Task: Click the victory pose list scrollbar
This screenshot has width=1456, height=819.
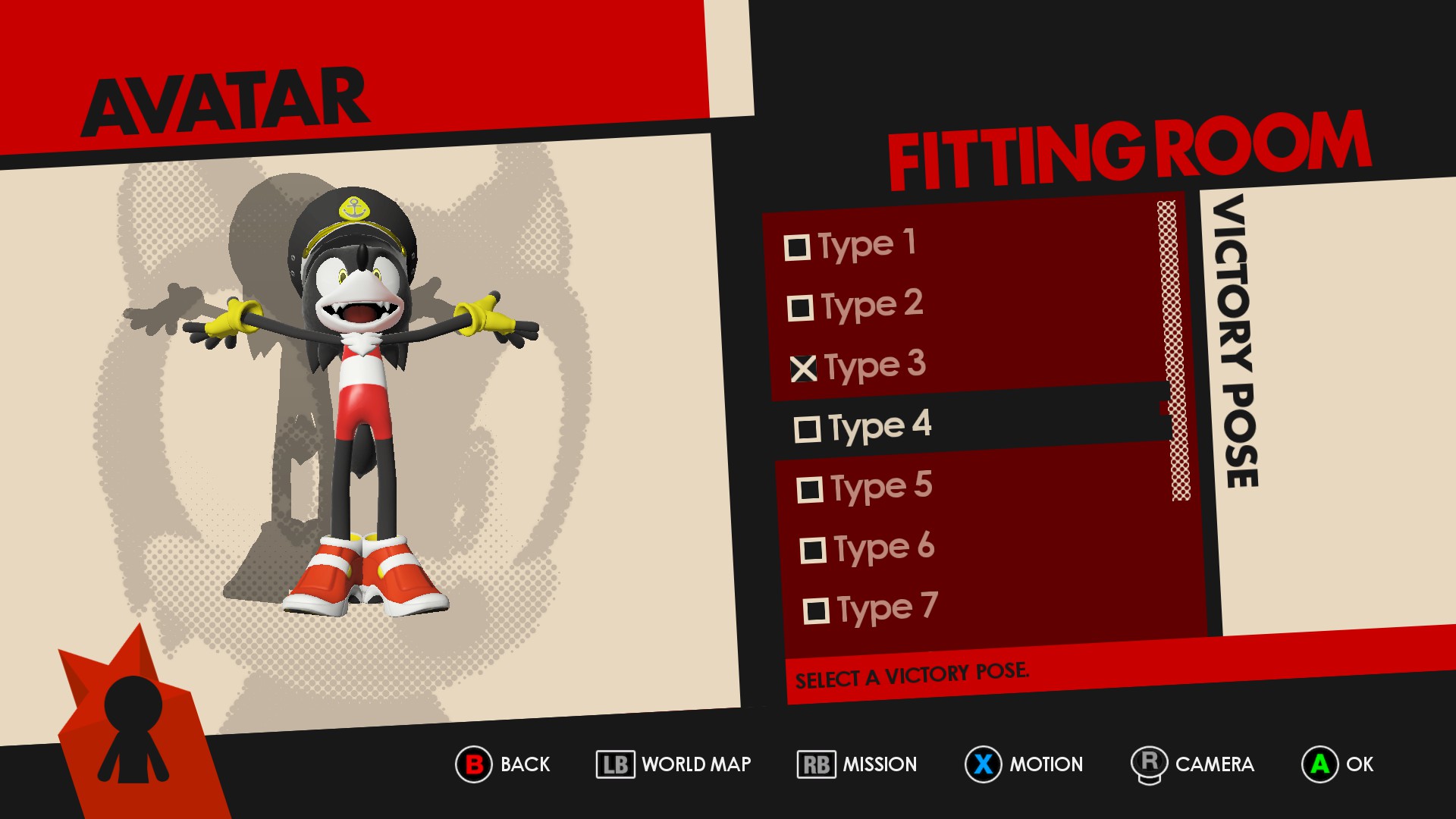Action: (x=1173, y=350)
